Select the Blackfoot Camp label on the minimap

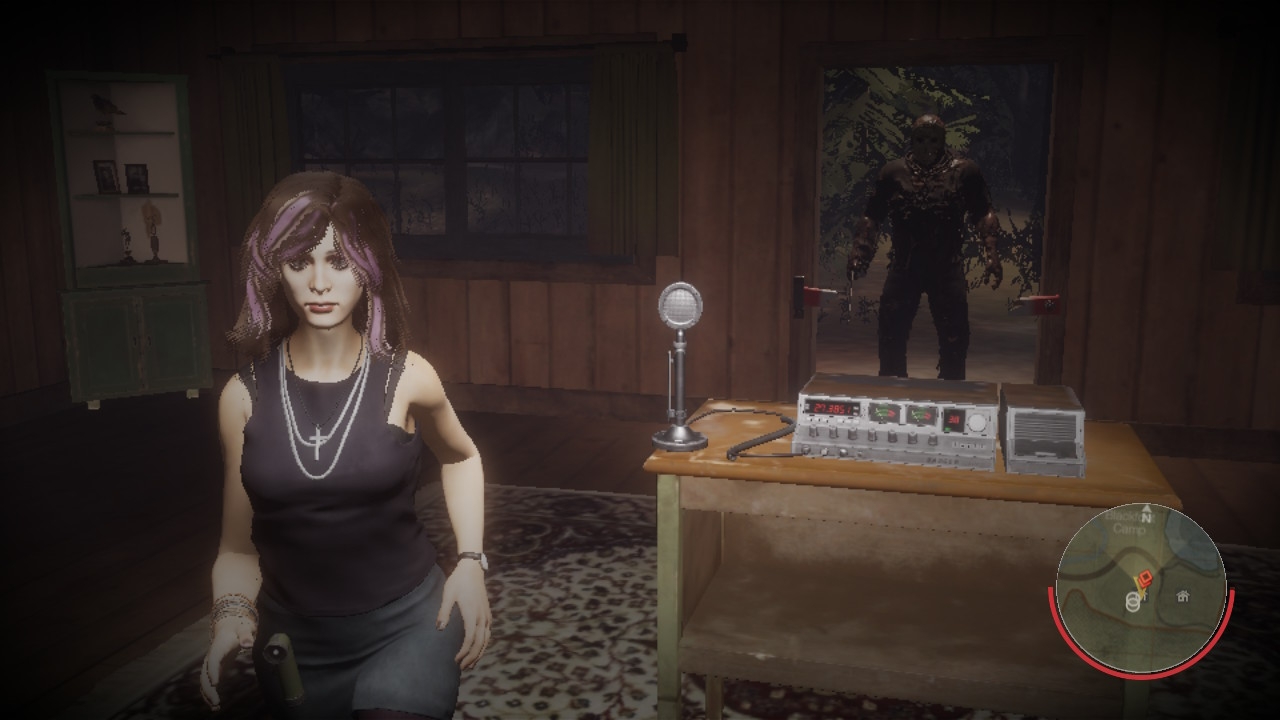point(1127,522)
